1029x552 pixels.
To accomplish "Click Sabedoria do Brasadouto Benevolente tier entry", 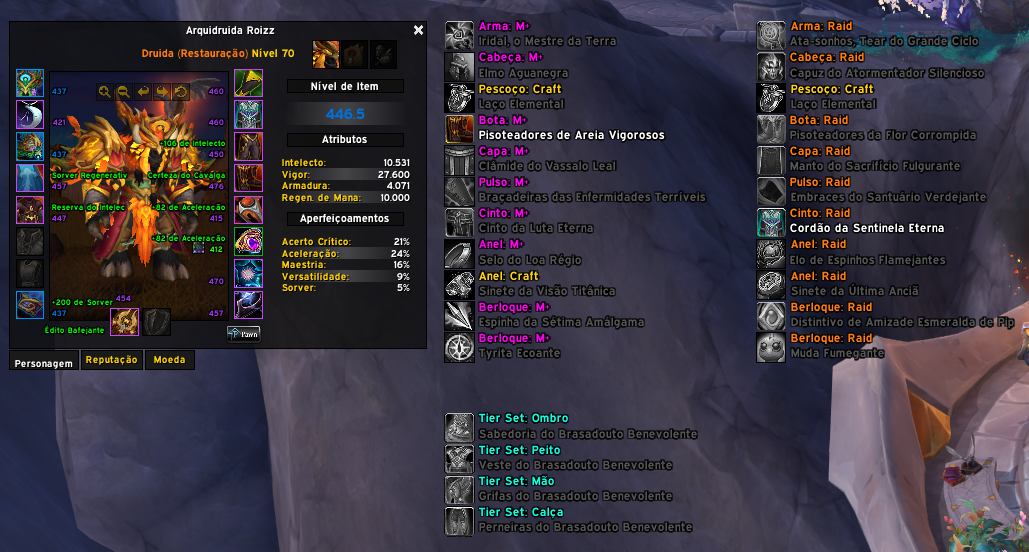I will pyautogui.click(x=588, y=434).
